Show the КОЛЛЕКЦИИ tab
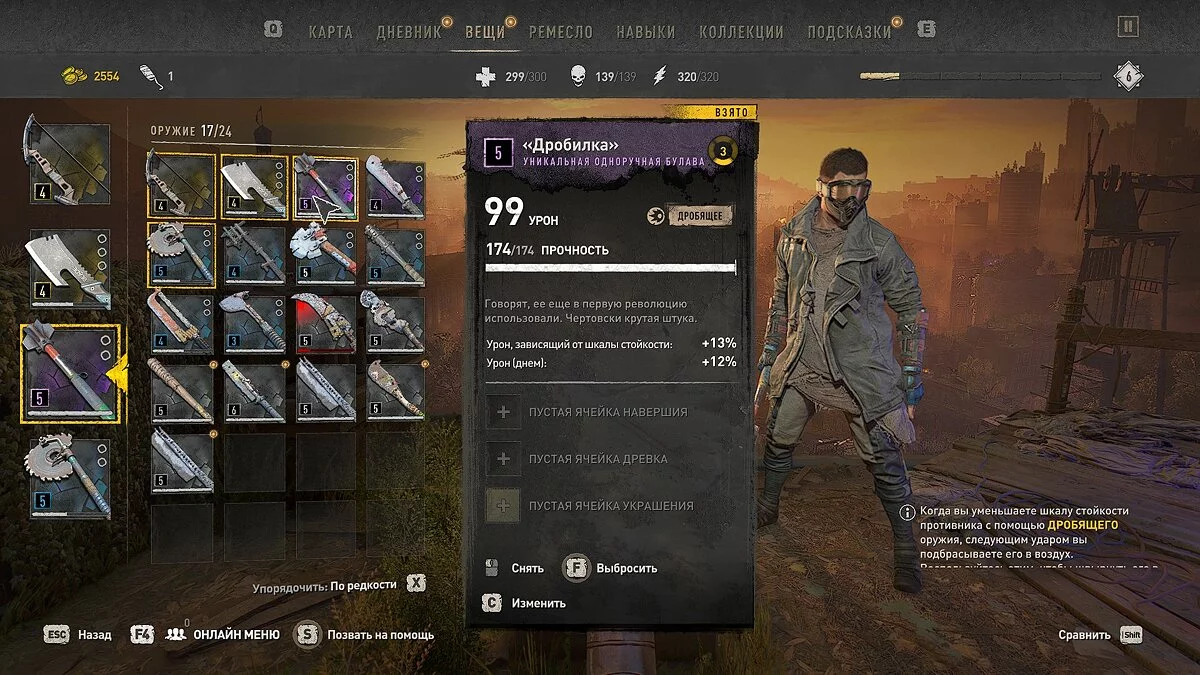The height and width of the screenshot is (675, 1200). pos(741,31)
